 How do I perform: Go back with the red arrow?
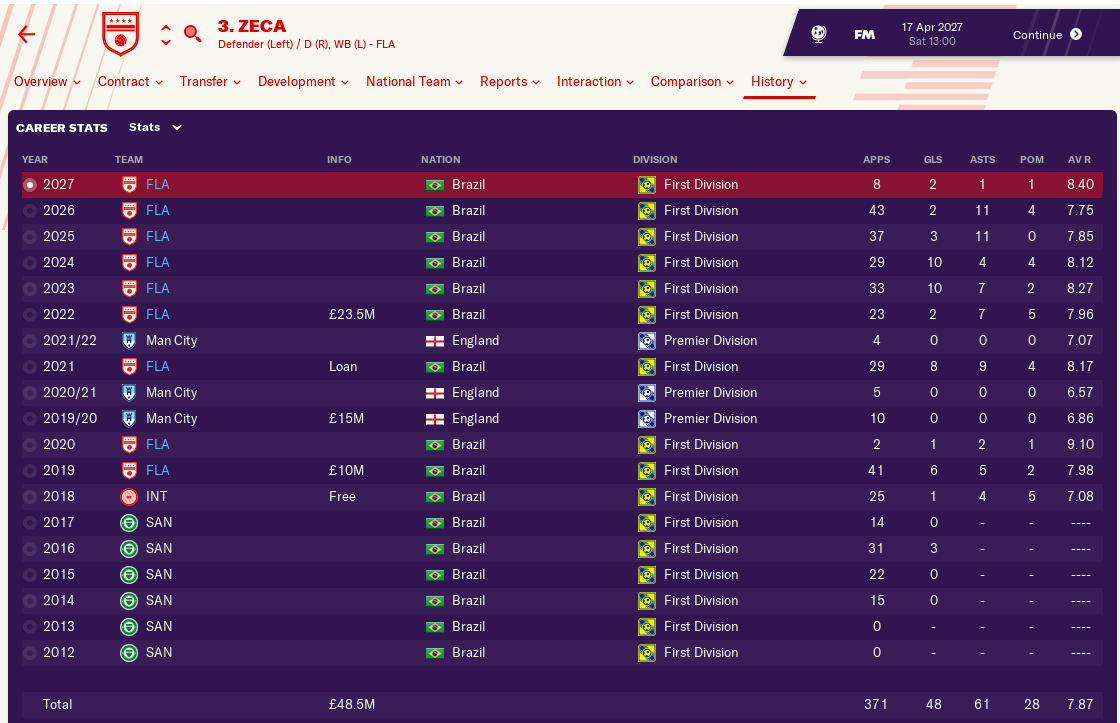pyautogui.click(x=27, y=34)
